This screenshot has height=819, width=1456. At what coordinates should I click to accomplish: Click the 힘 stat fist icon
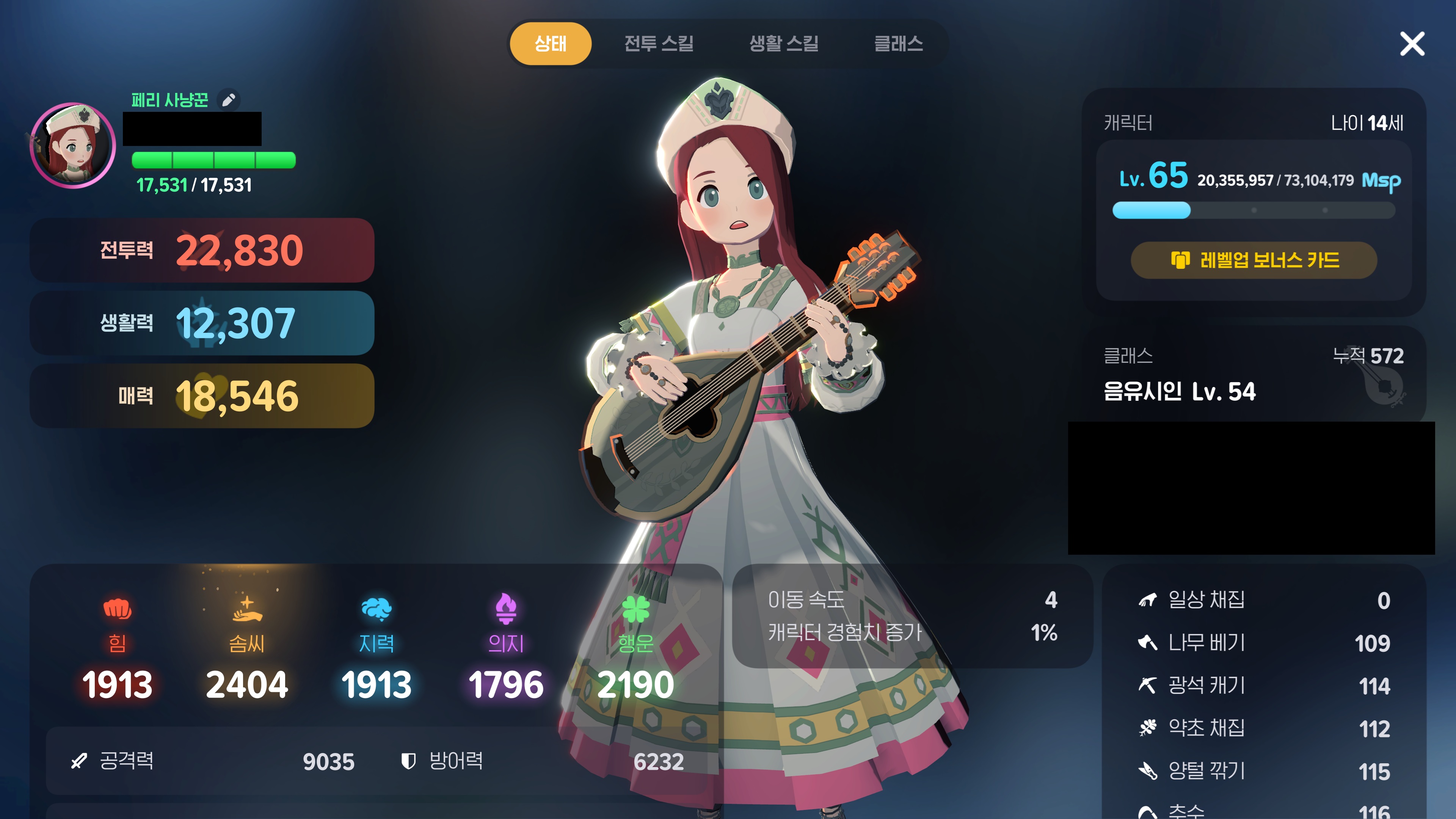click(x=117, y=609)
